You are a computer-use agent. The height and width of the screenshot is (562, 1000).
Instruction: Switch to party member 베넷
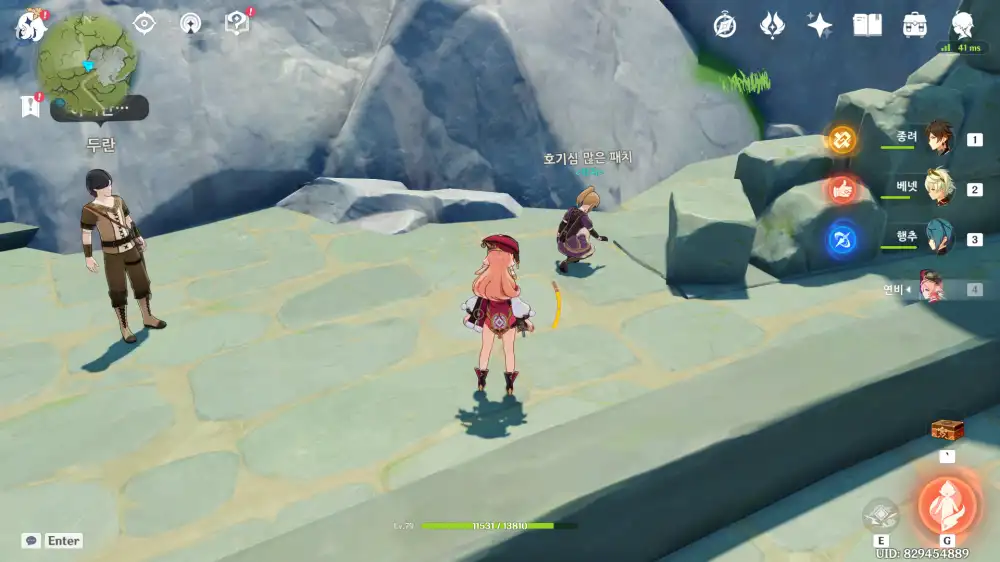939,188
